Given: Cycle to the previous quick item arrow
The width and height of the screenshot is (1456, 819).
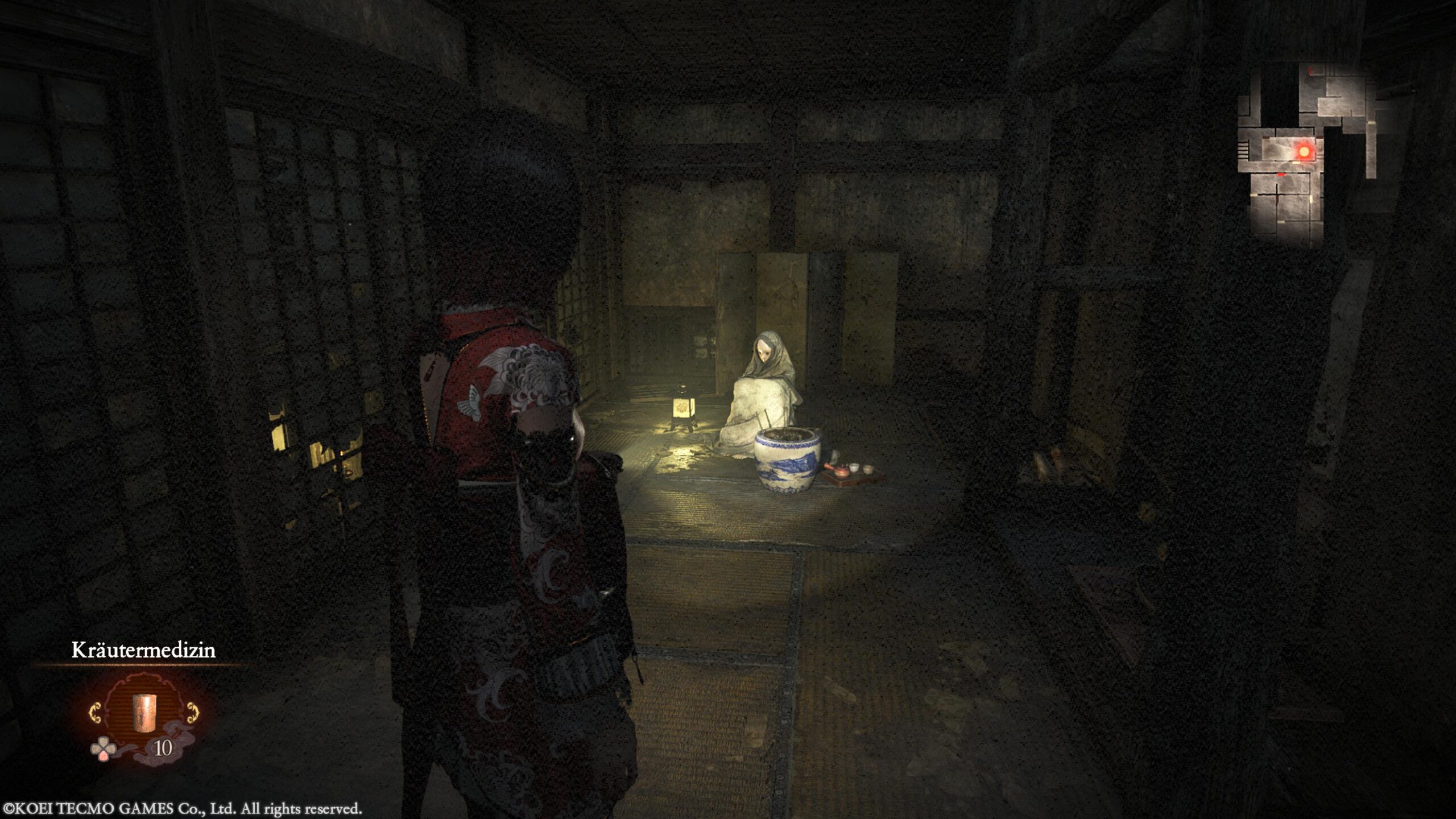Looking at the screenshot, I should point(95,713).
